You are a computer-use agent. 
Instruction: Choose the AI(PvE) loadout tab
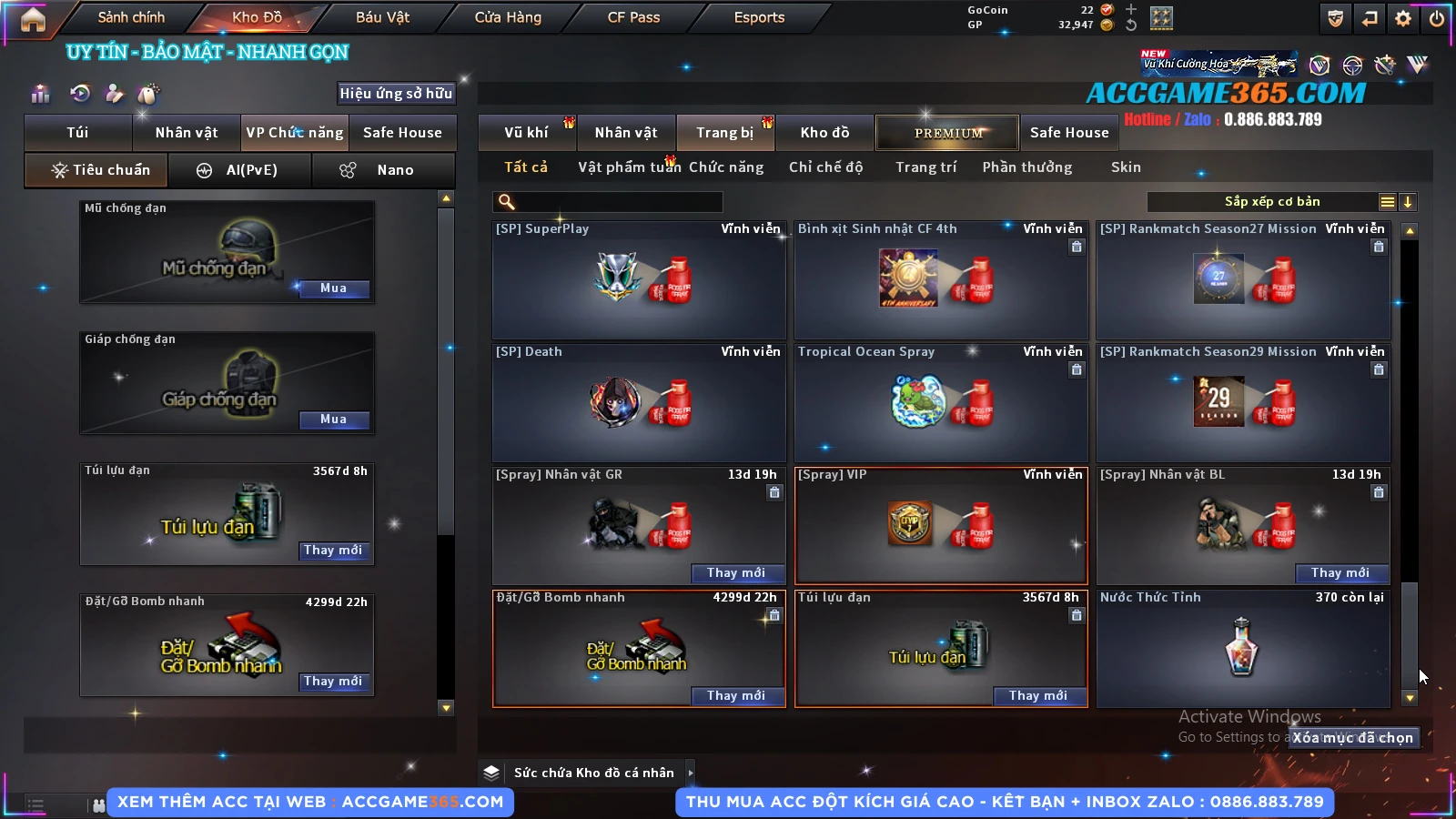(240, 170)
